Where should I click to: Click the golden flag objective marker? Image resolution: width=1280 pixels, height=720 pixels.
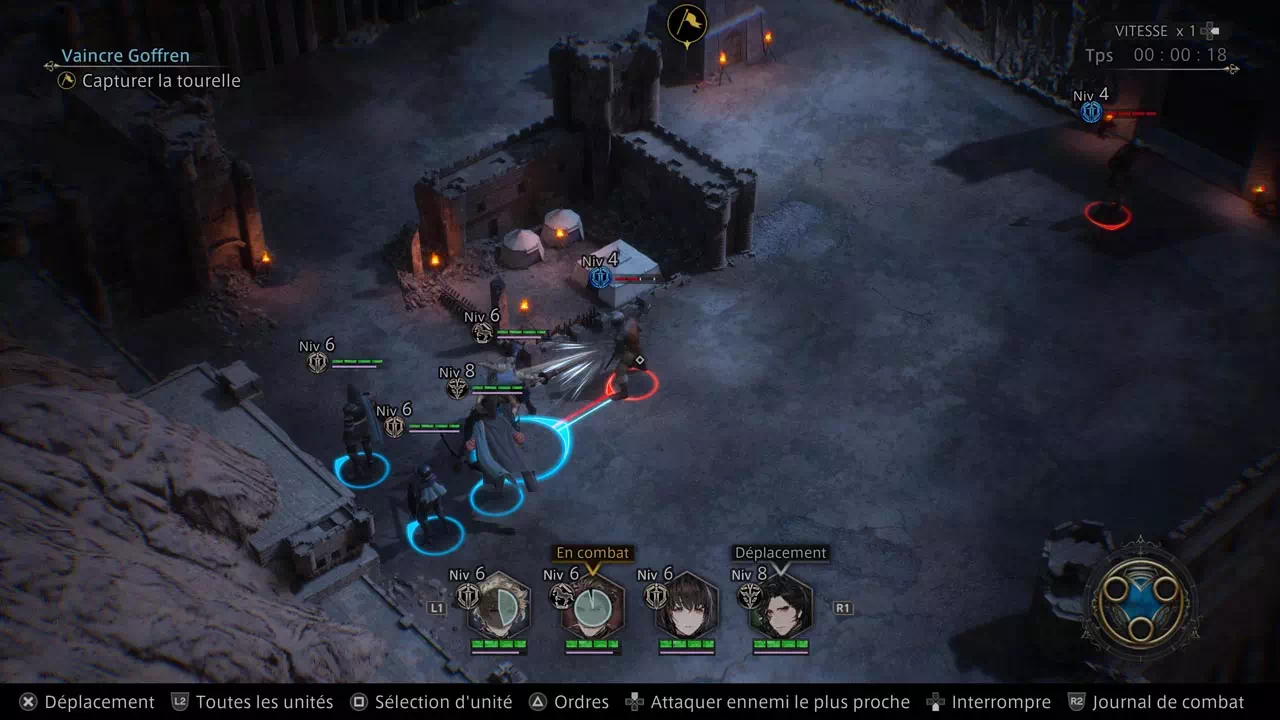pos(687,24)
